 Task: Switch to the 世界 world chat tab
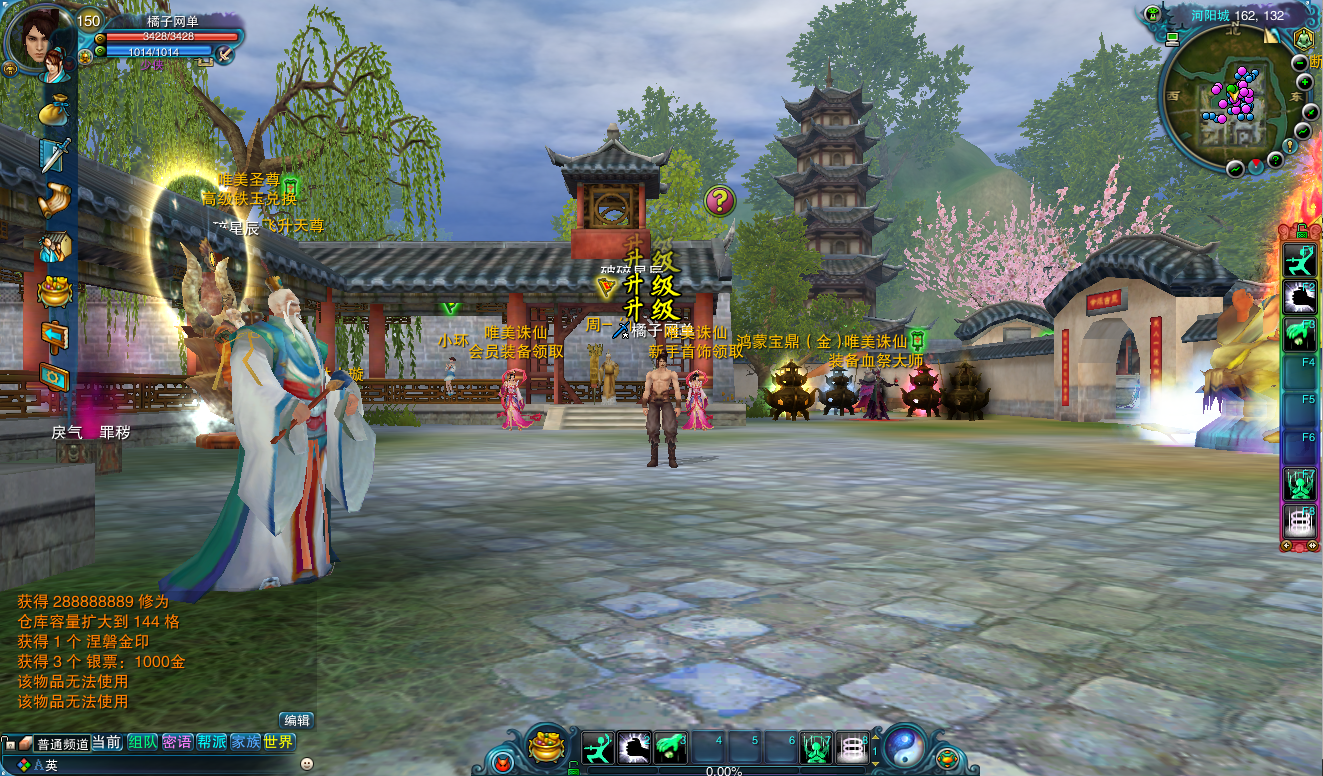point(279,742)
